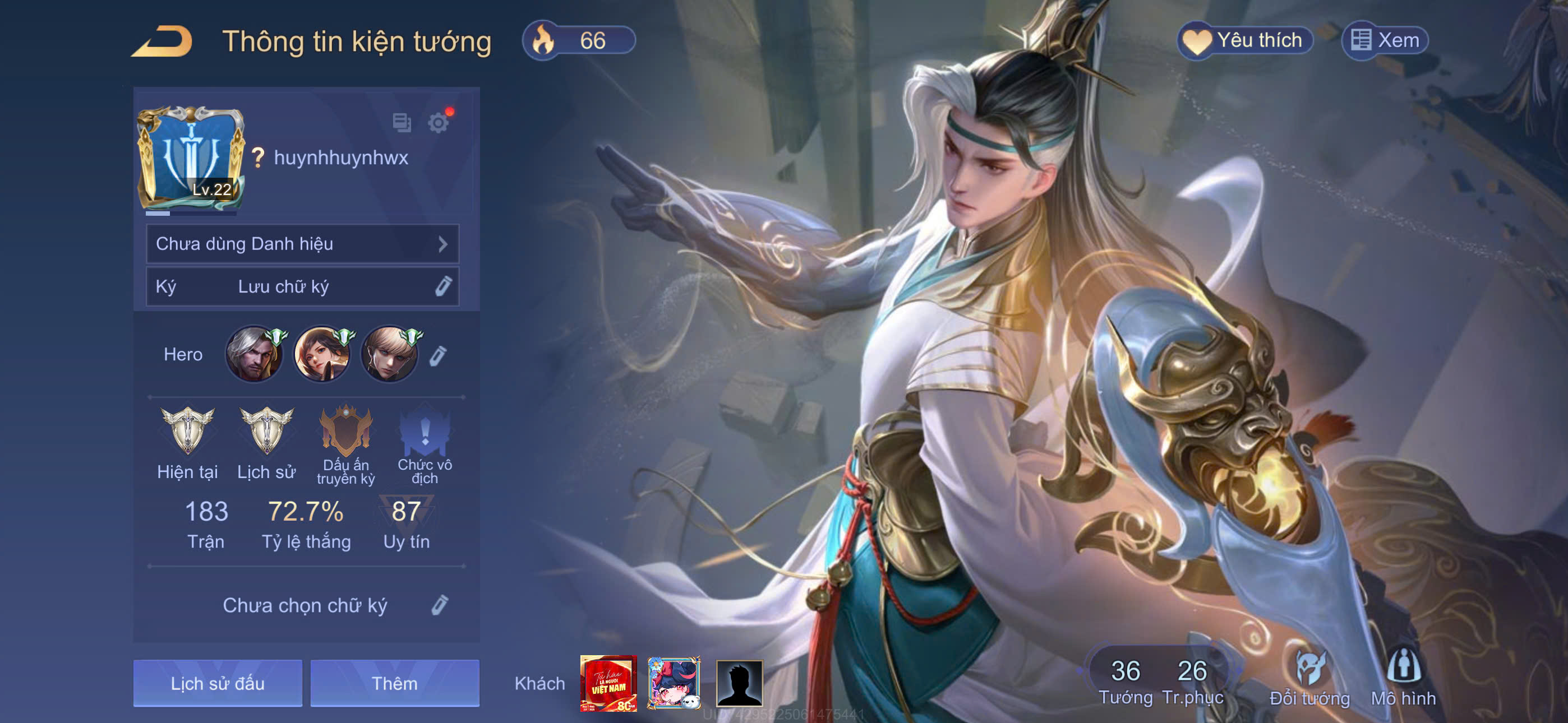This screenshot has width=1568, height=723.
Task: Edit the favorite Hero list pencil
Action: tap(437, 355)
